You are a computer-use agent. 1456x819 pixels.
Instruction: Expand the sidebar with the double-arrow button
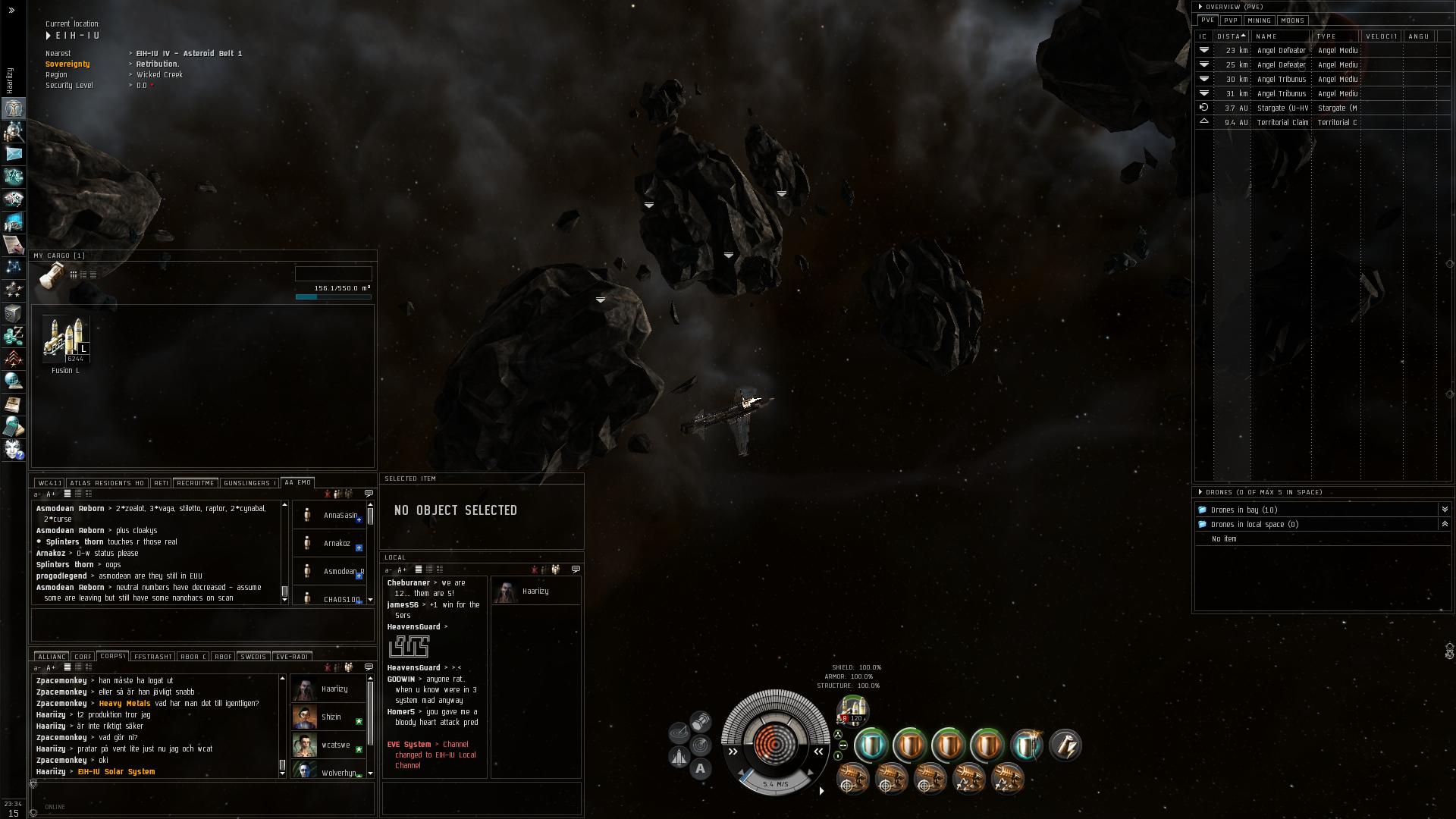click(11, 11)
